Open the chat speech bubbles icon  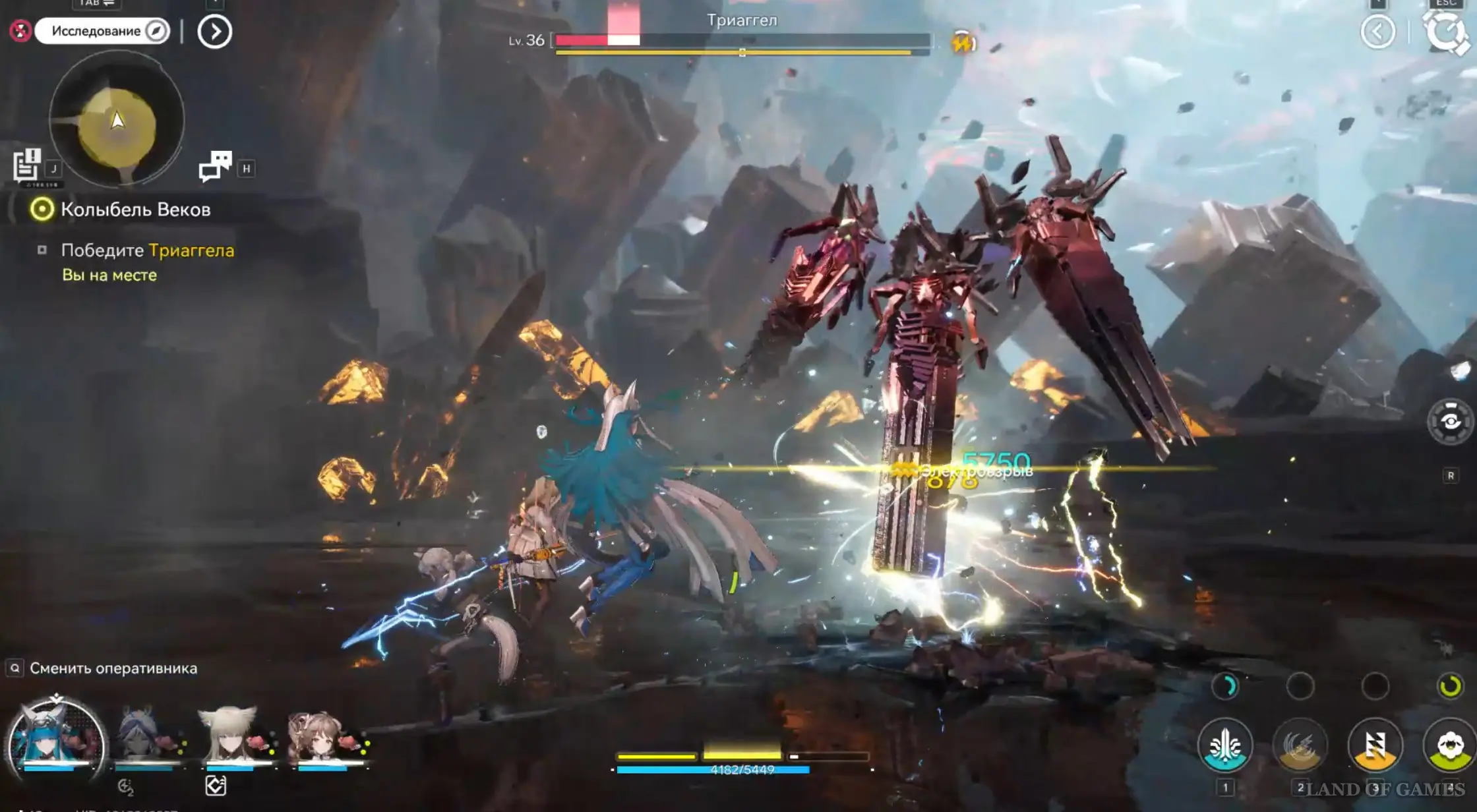pyautogui.click(x=216, y=165)
